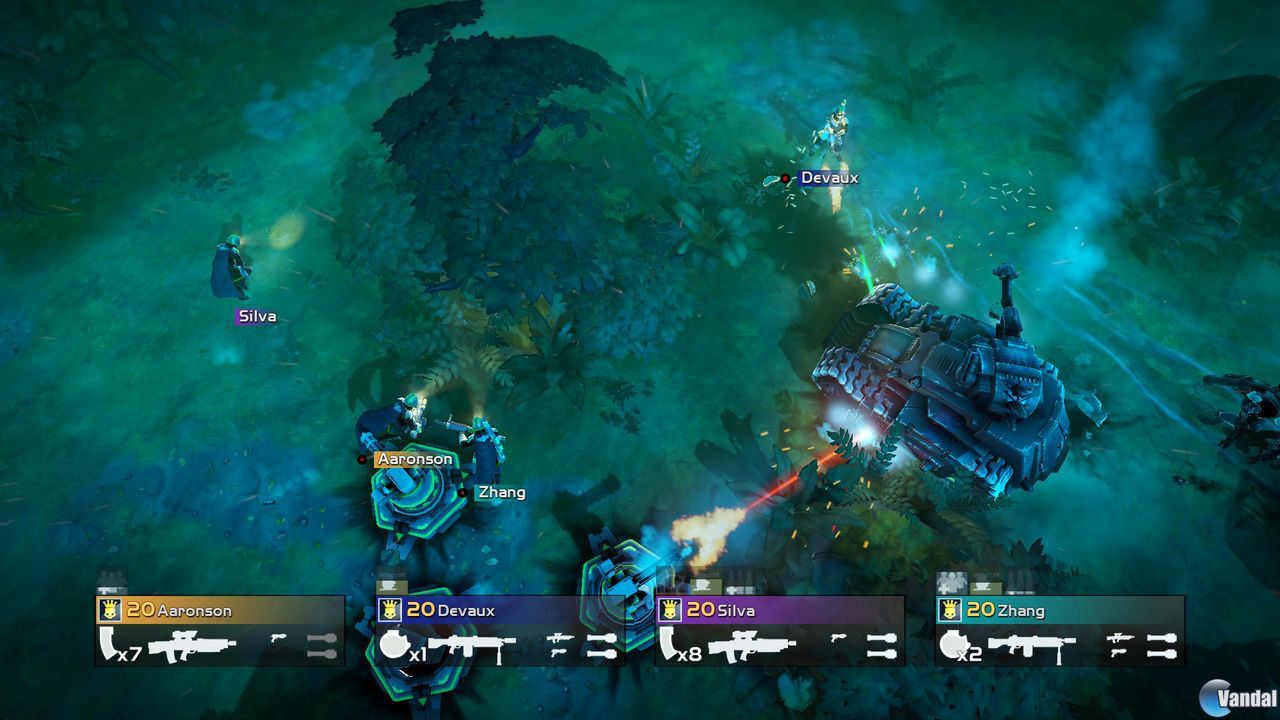The width and height of the screenshot is (1280, 720).
Task: Select Aaronson's rank badge icon
Action: pyautogui.click(x=109, y=608)
